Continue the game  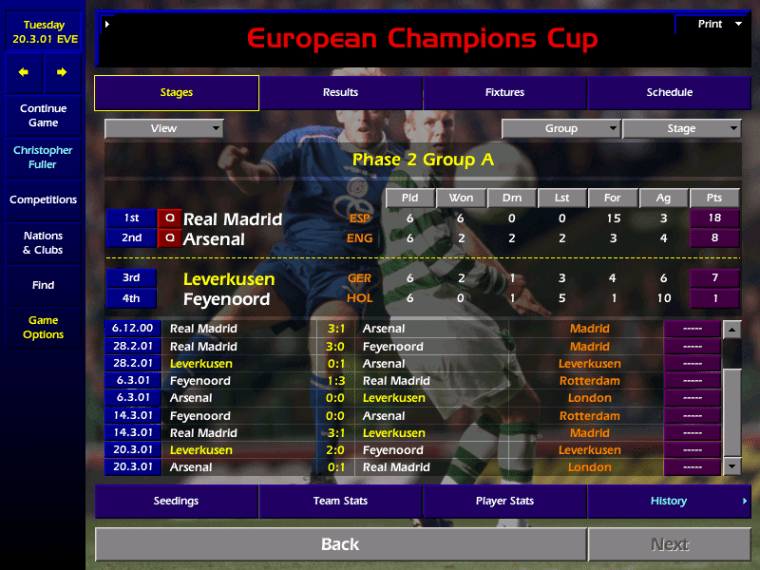(x=43, y=116)
